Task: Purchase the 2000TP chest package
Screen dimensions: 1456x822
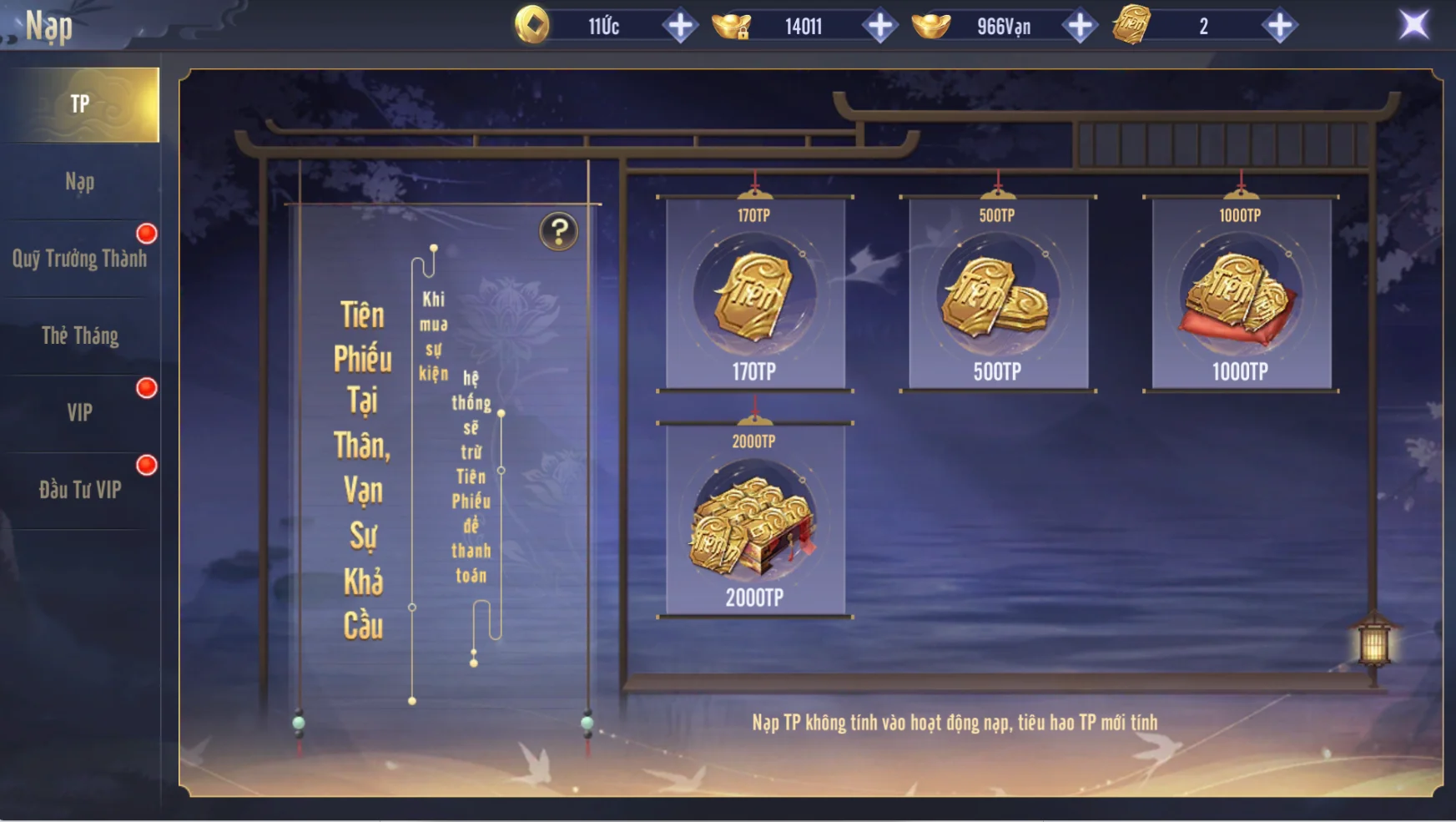Action: [x=754, y=520]
